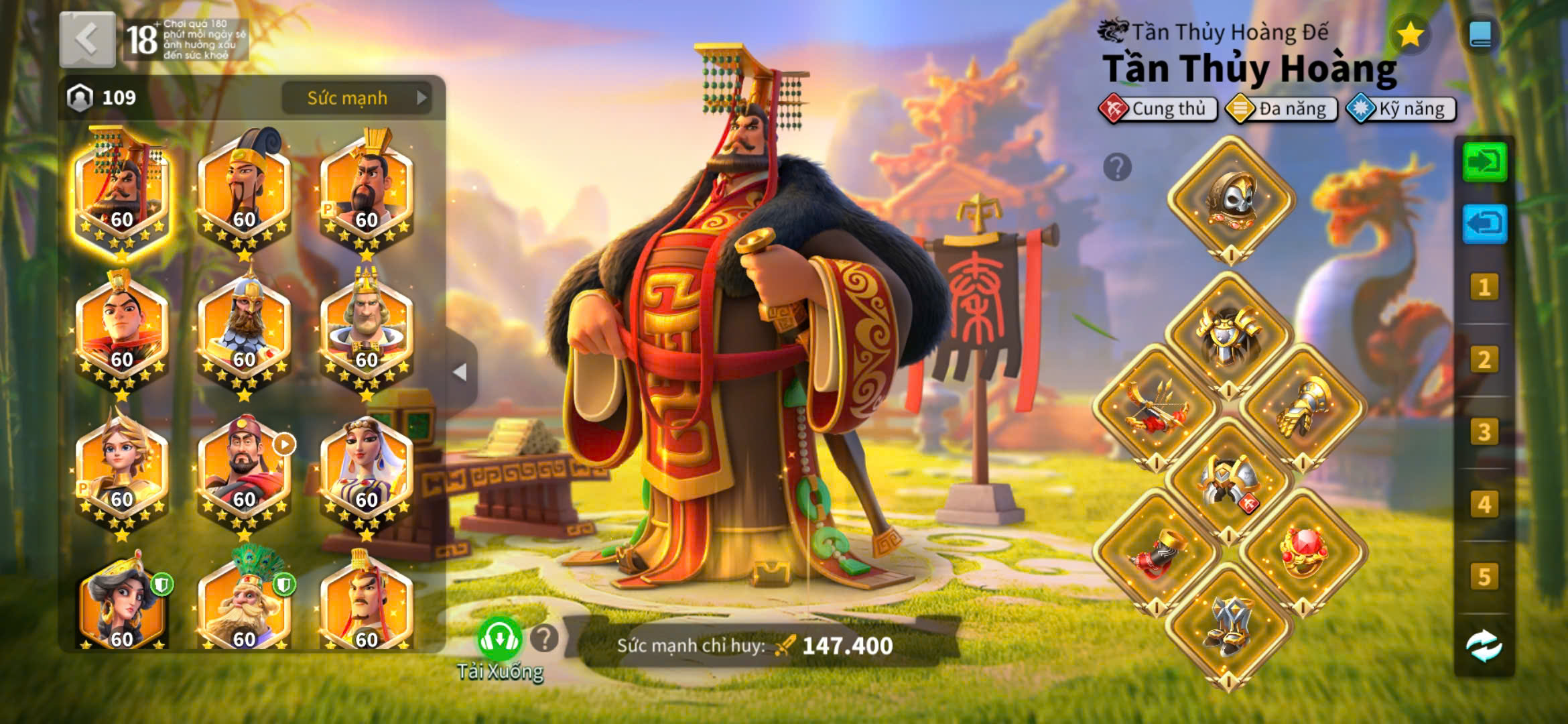Open the question mark help beside equipment
This screenshot has height=724, width=1568.
[x=1117, y=167]
